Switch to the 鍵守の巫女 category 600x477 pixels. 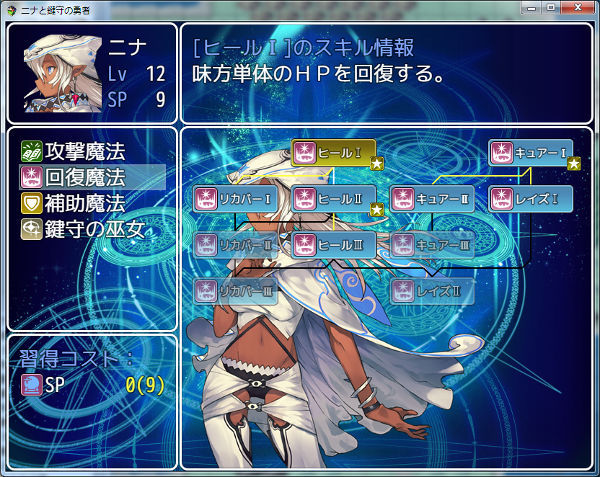coord(86,230)
